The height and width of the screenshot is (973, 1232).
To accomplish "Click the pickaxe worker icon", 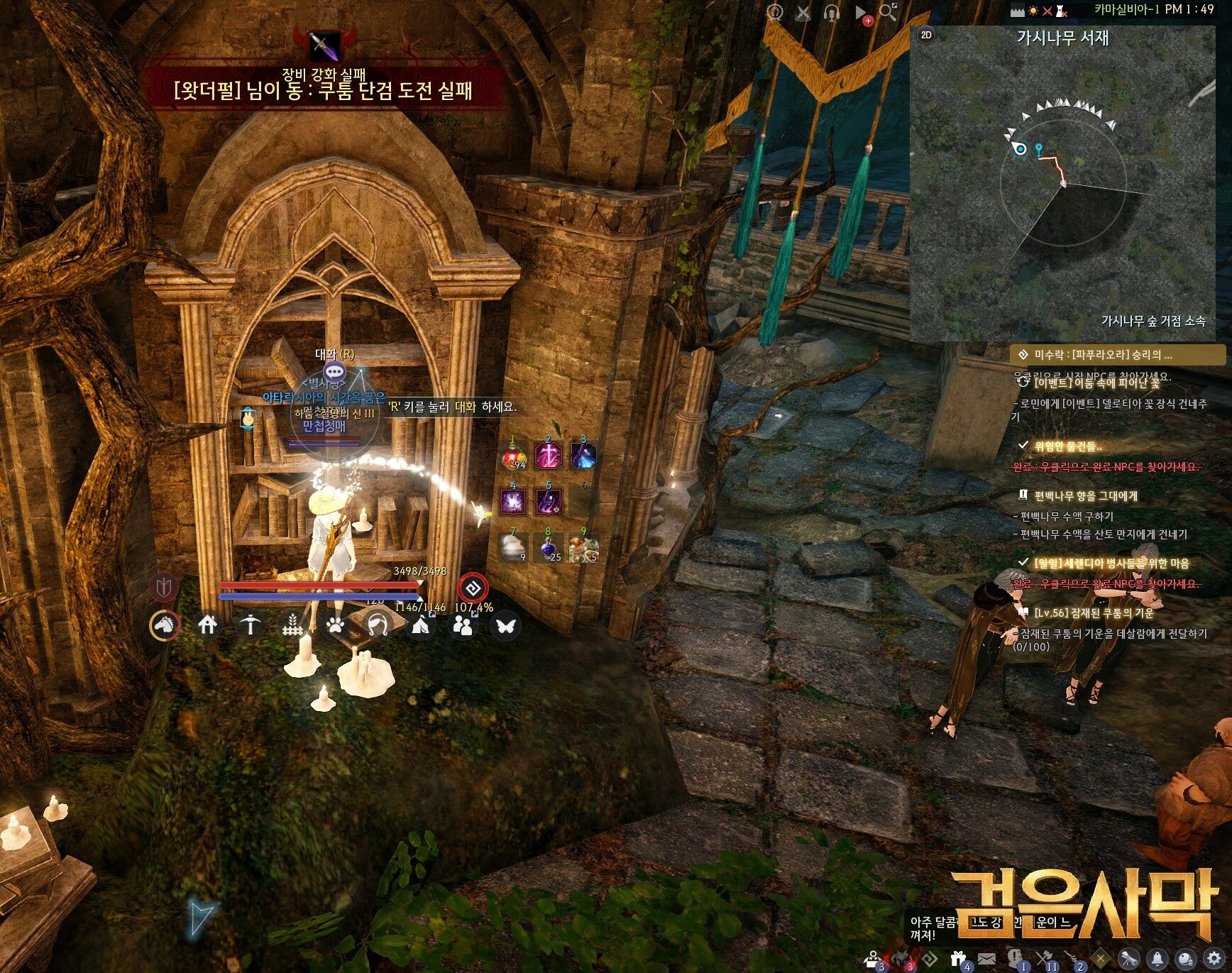I will [x=250, y=625].
